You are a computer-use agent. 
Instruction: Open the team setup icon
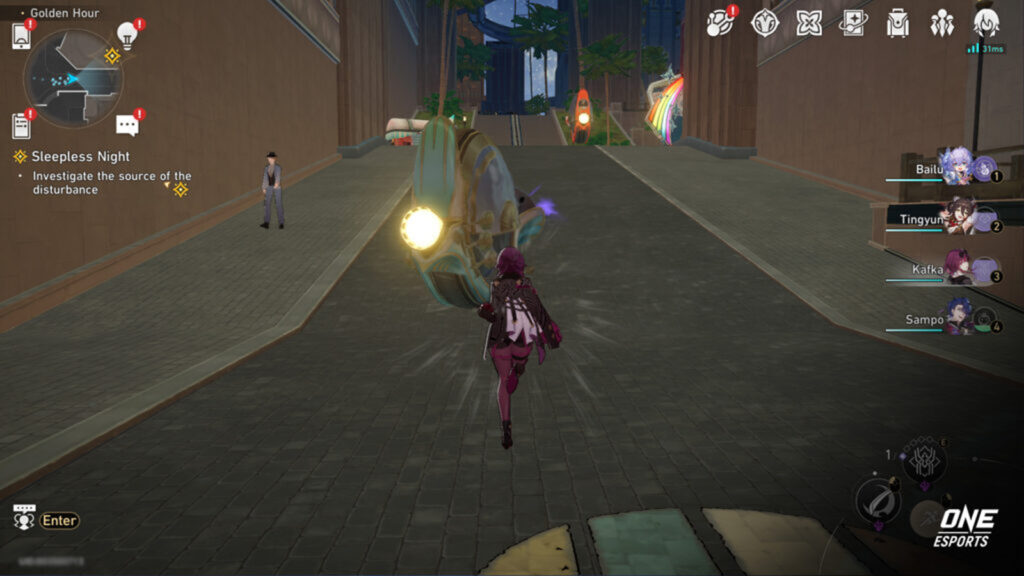(942, 23)
